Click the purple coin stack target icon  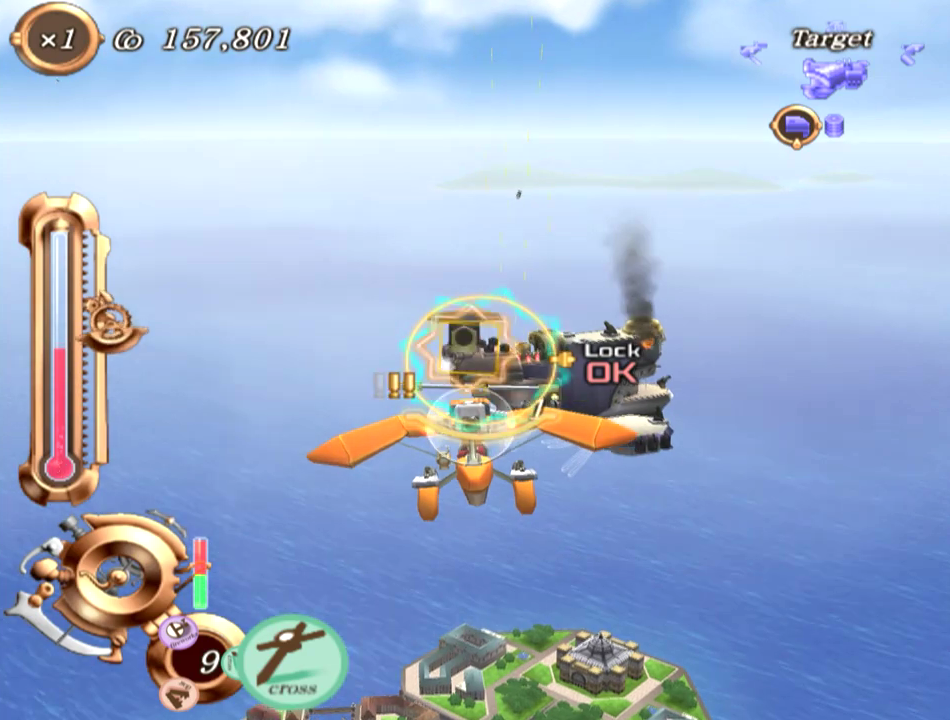[x=834, y=126]
